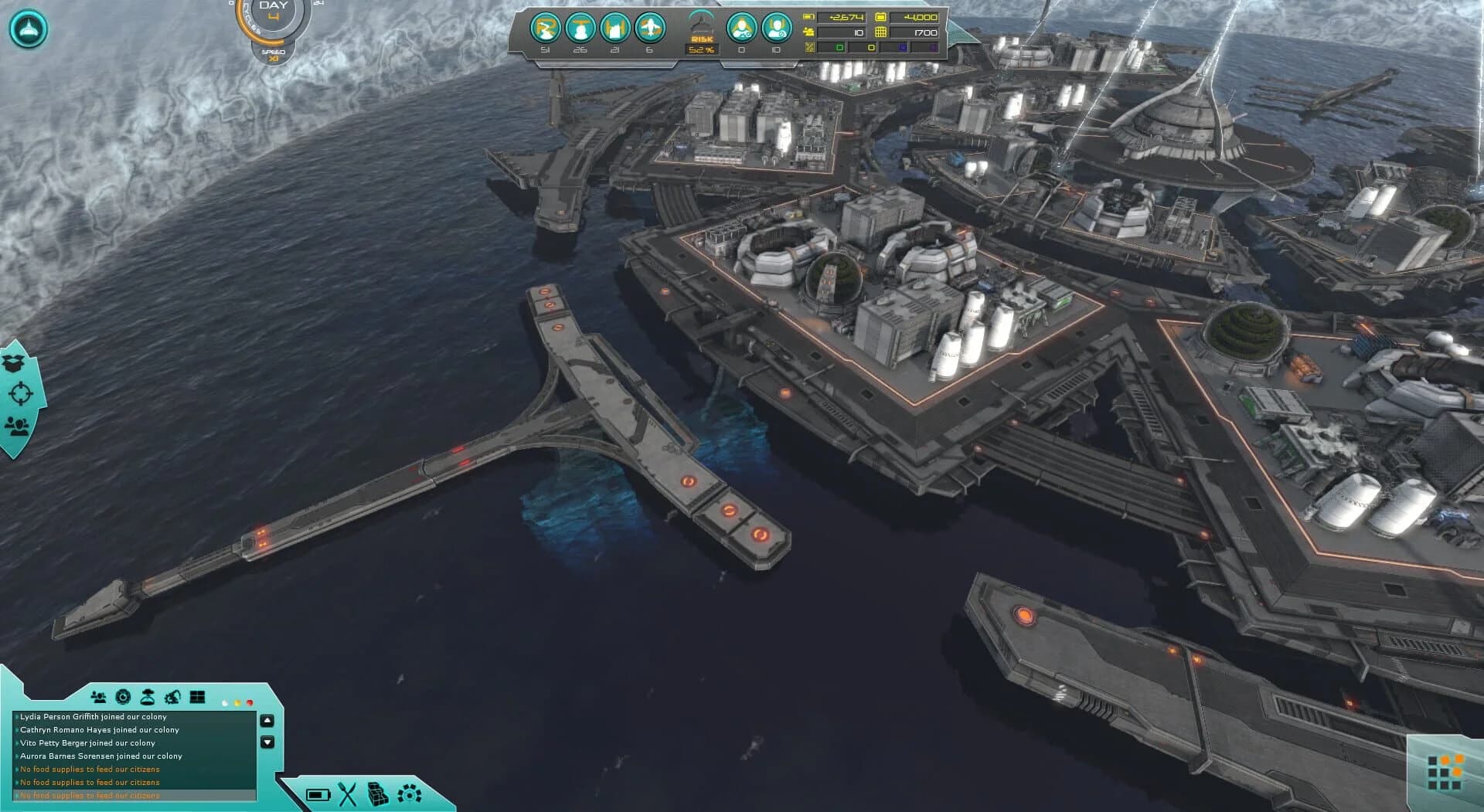Open the buildings overview icon showing 21
Viewport: 1484px width, 812px height.
point(615,29)
